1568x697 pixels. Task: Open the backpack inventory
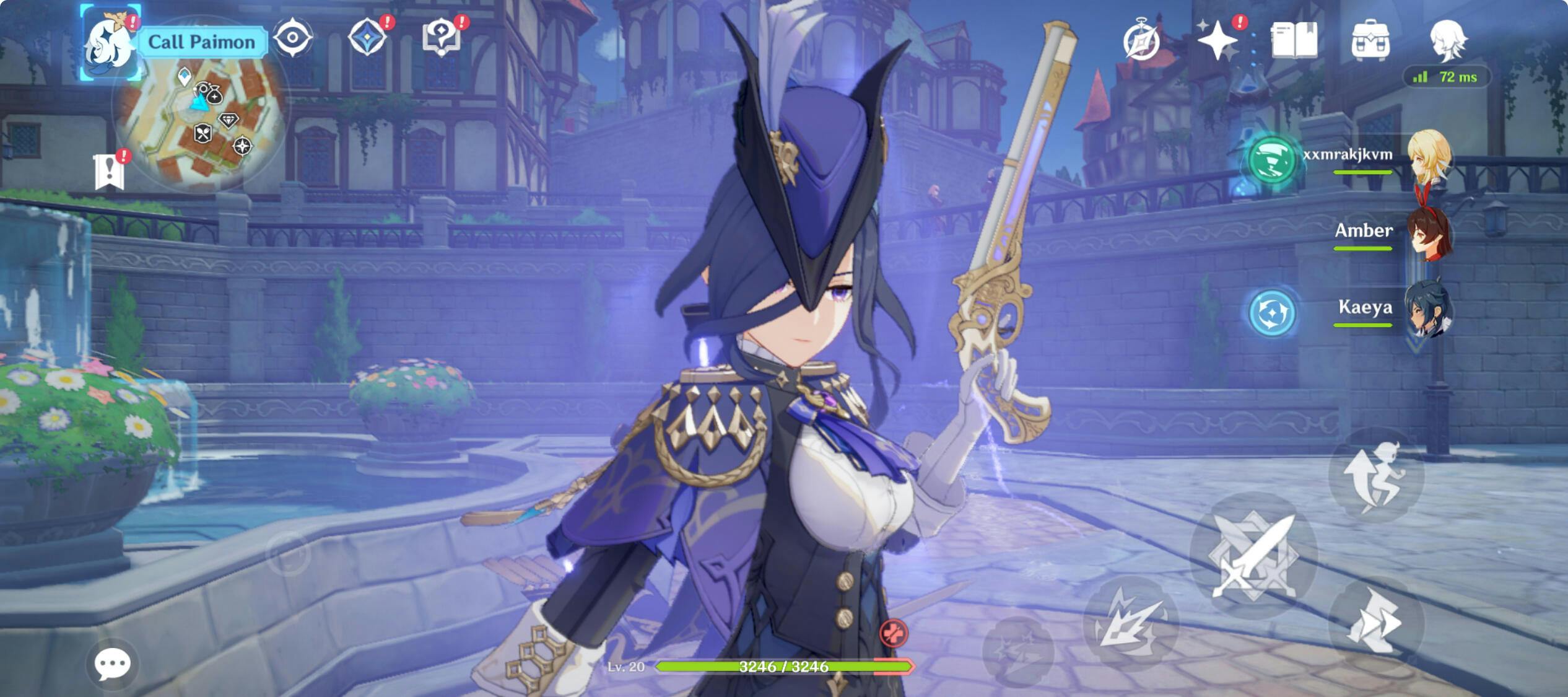click(x=1370, y=40)
